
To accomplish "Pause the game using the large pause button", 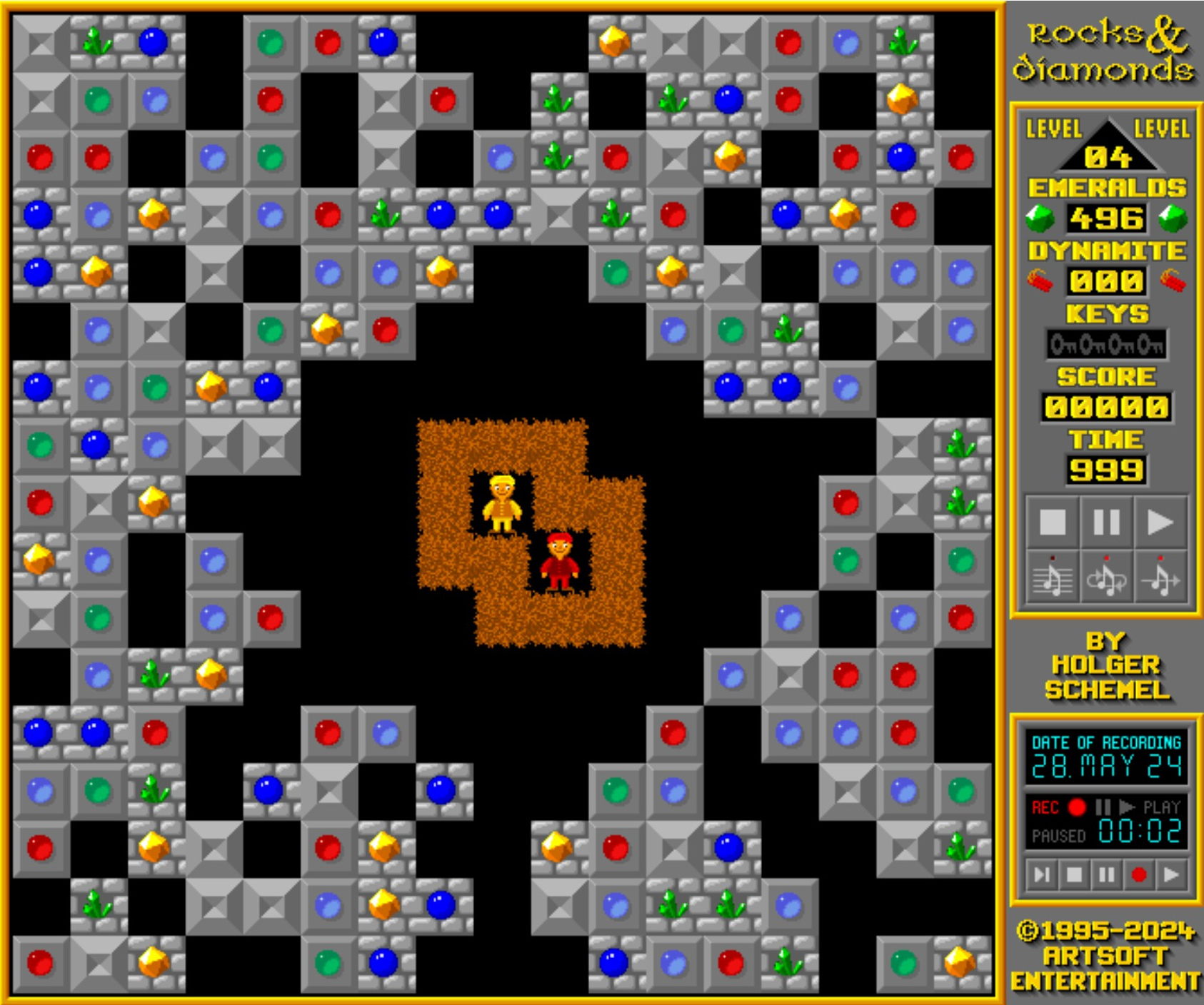I will (1106, 522).
